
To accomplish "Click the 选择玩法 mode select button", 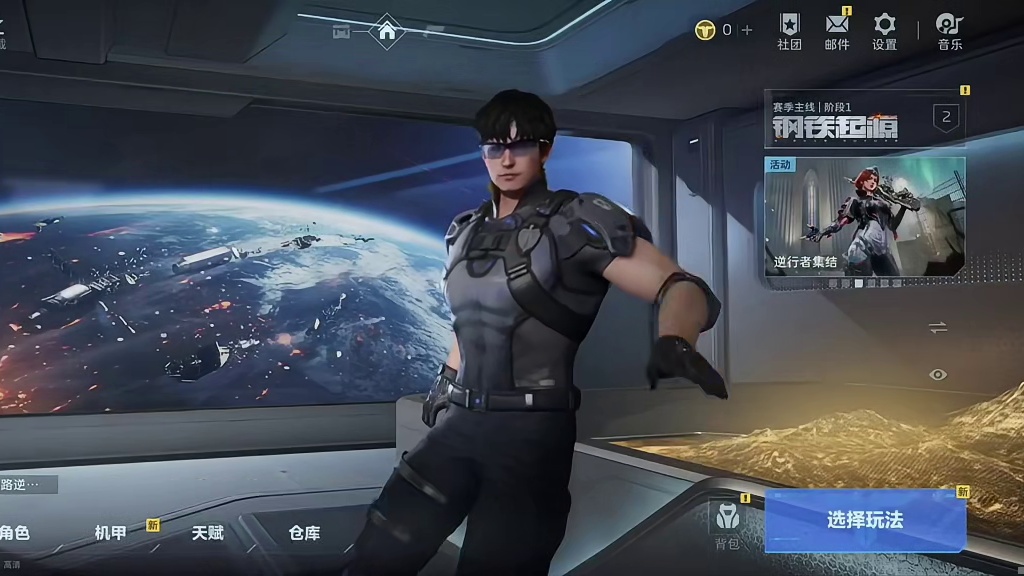I will (865, 520).
